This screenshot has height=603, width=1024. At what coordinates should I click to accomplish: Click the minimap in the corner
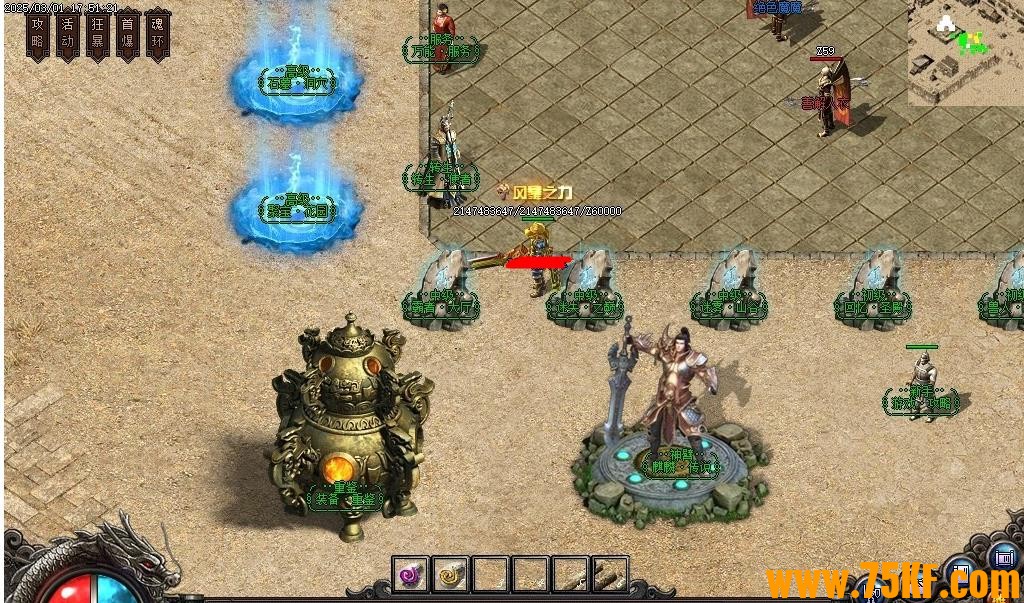(x=965, y=52)
